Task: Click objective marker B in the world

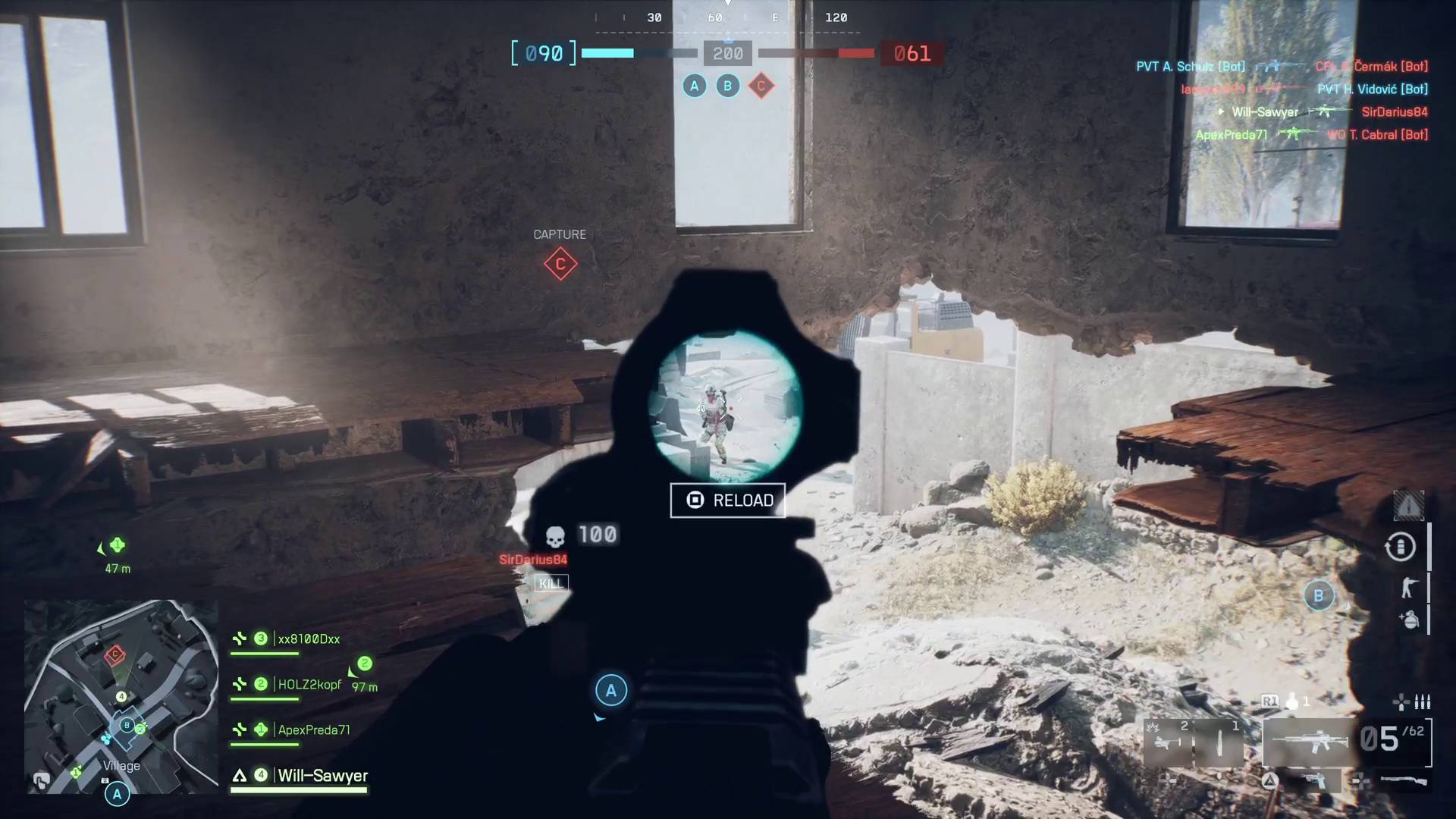Action: pyautogui.click(x=1319, y=597)
